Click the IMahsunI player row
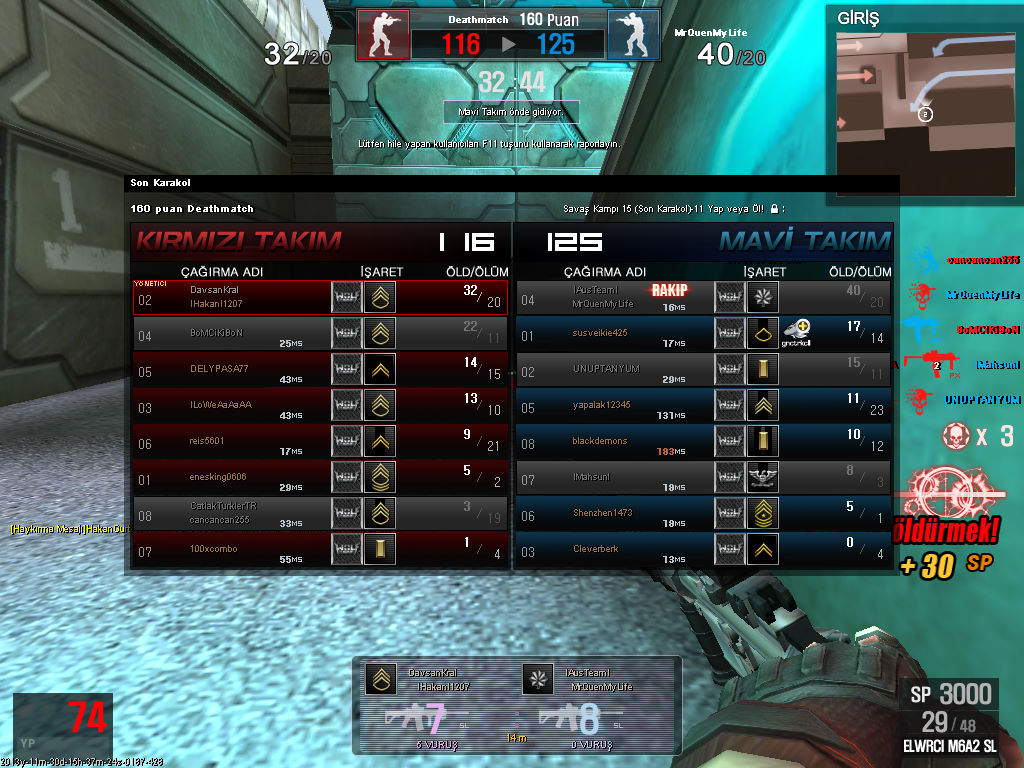1024x768 pixels. 704,477
